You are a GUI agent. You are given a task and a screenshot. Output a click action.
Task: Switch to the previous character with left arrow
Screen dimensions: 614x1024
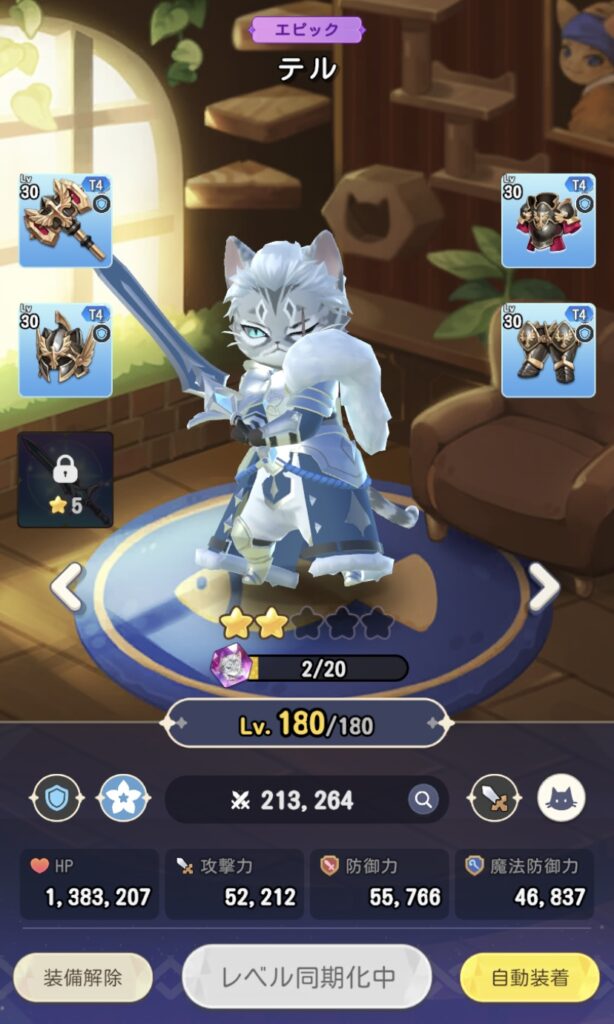67,587
